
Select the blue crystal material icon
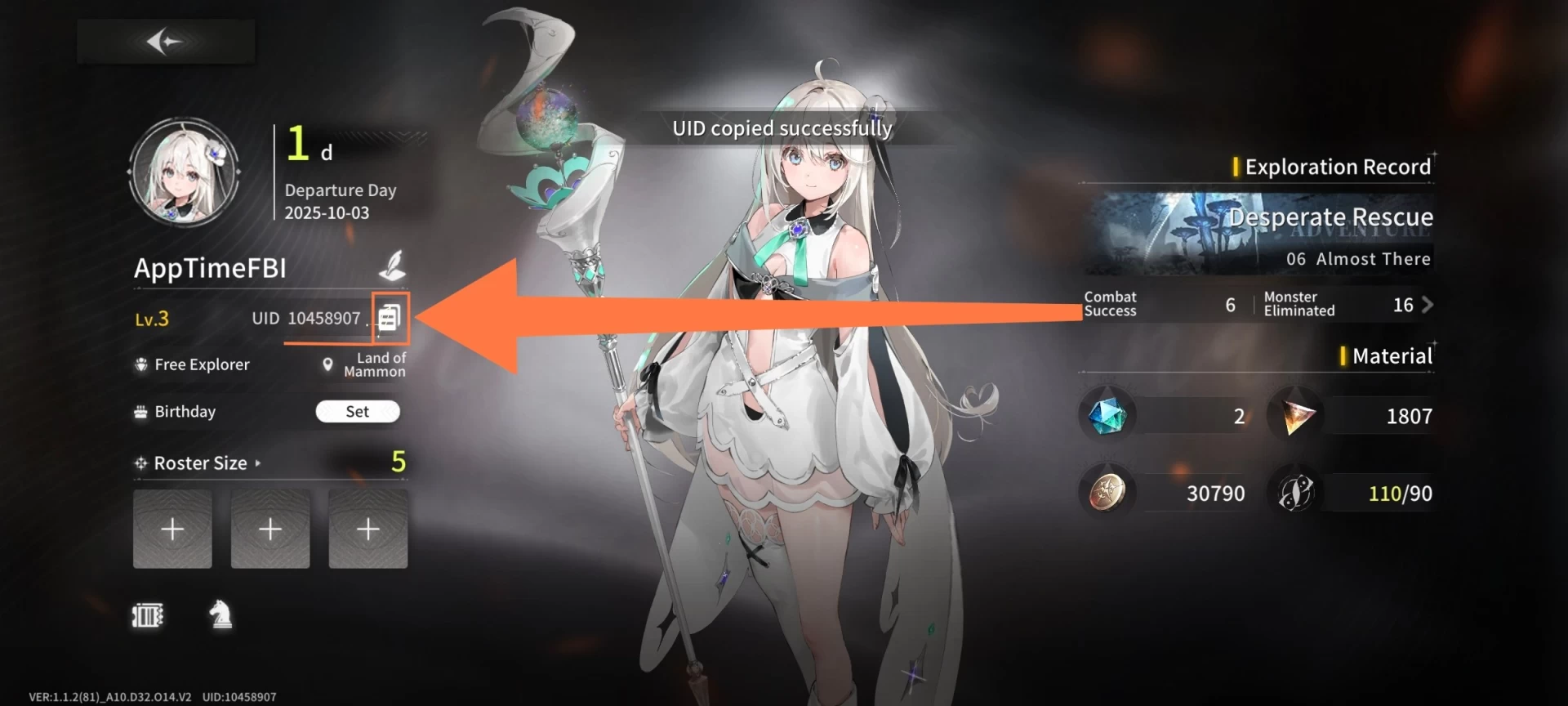(x=1107, y=416)
